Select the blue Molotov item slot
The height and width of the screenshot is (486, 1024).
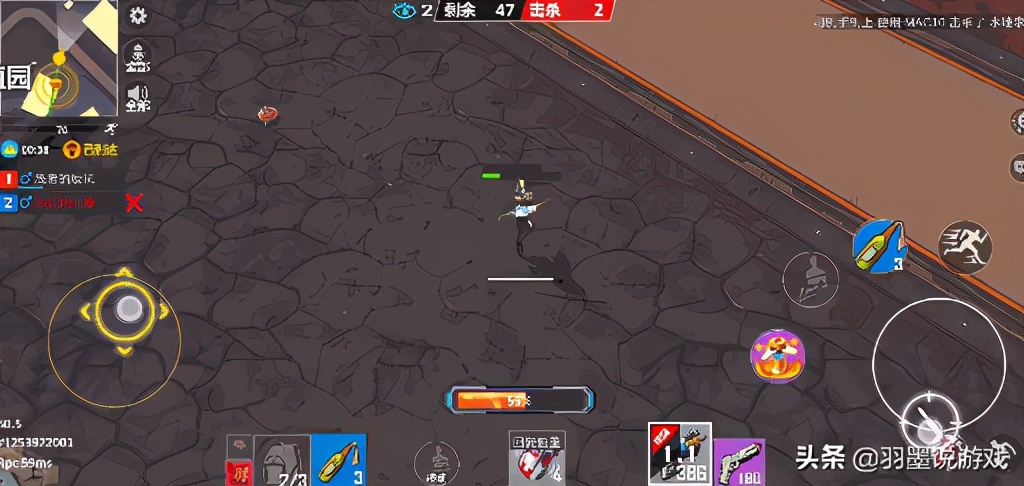click(x=340, y=460)
